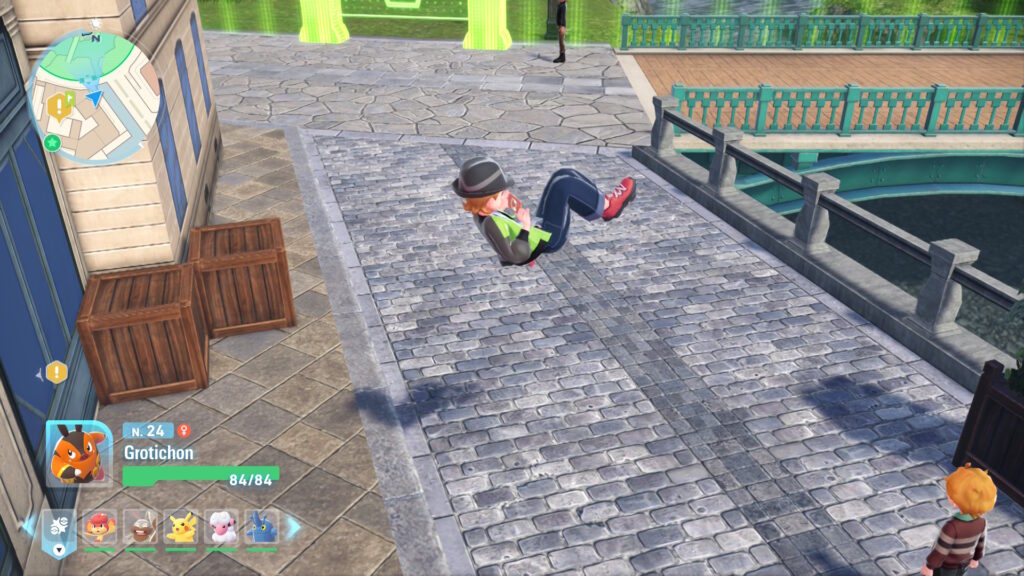1024x576 pixels.
Task: Click the green star marker on minimap
Action: 52,143
